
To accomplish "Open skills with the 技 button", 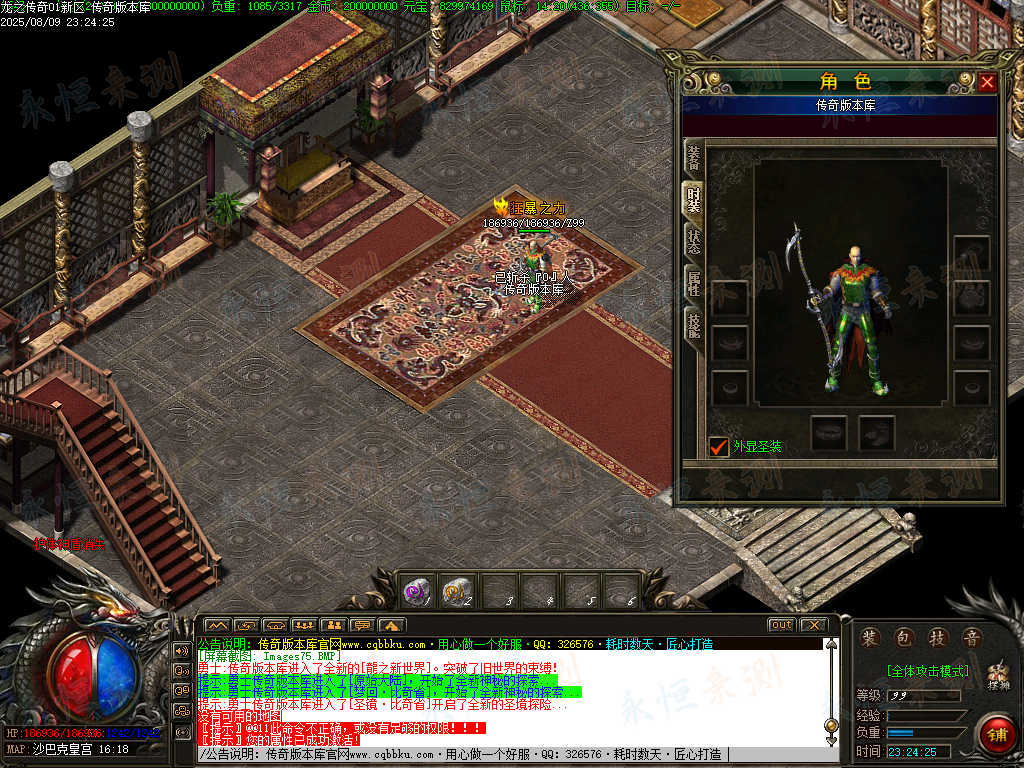I will [937, 638].
